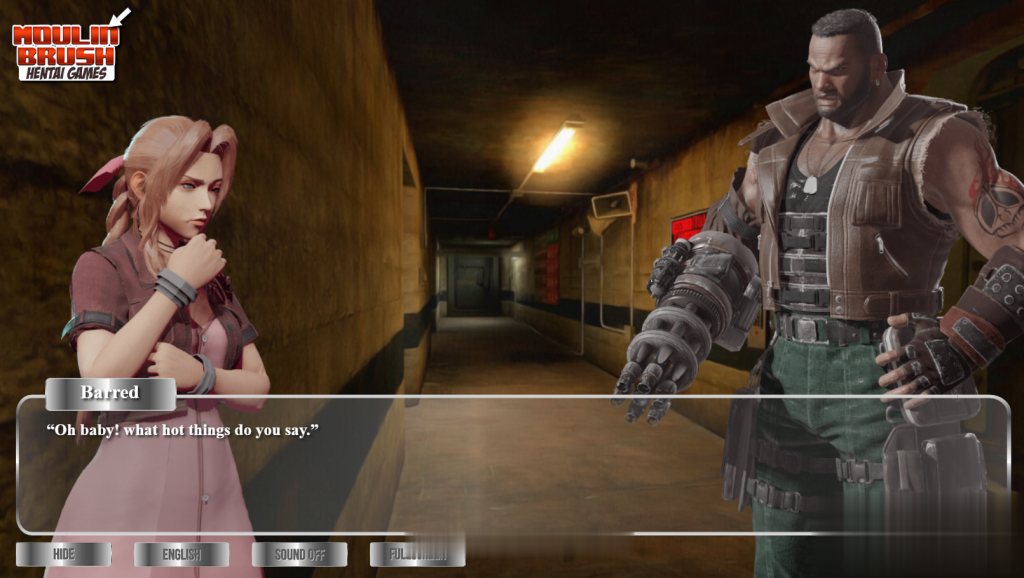Click the Moulin Brush logo
The image size is (1024, 578).
(68, 48)
